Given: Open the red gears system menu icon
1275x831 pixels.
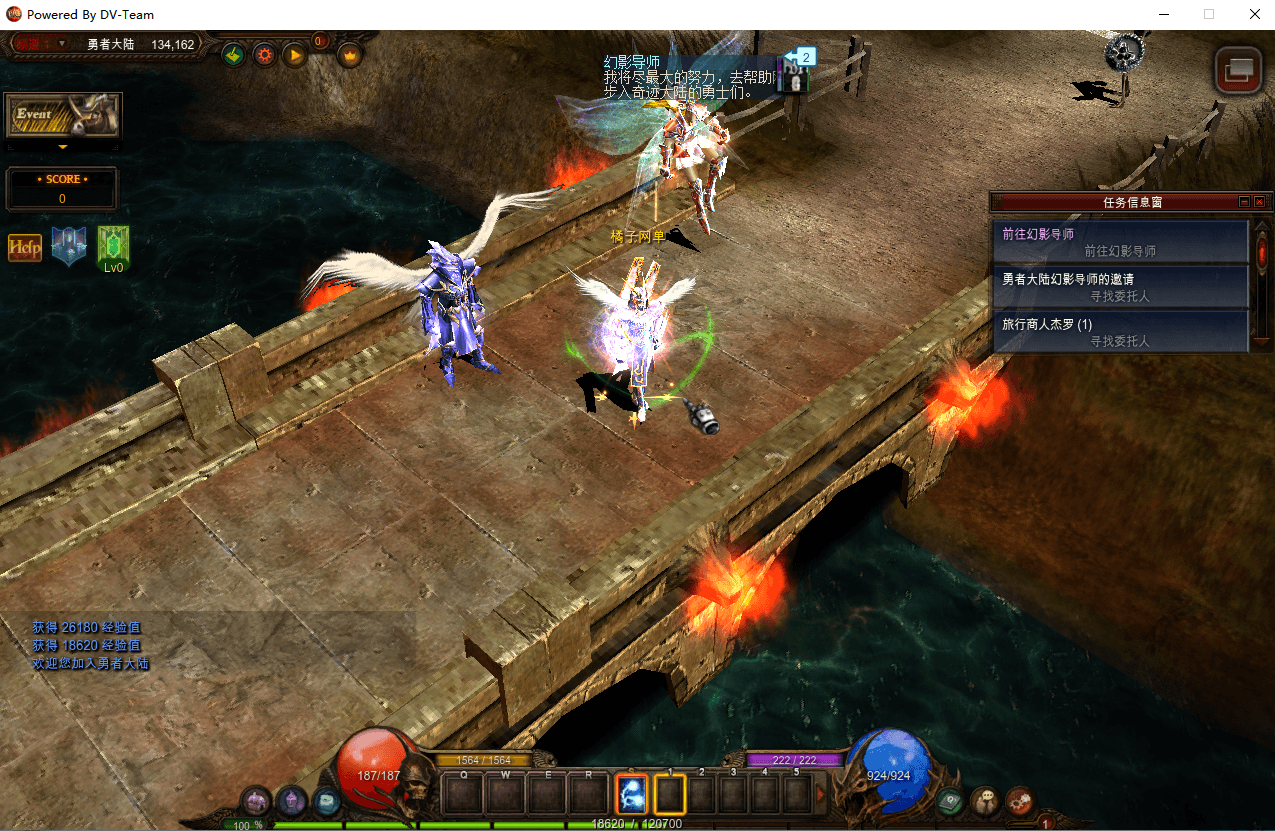Looking at the screenshot, I should pos(1020,801).
